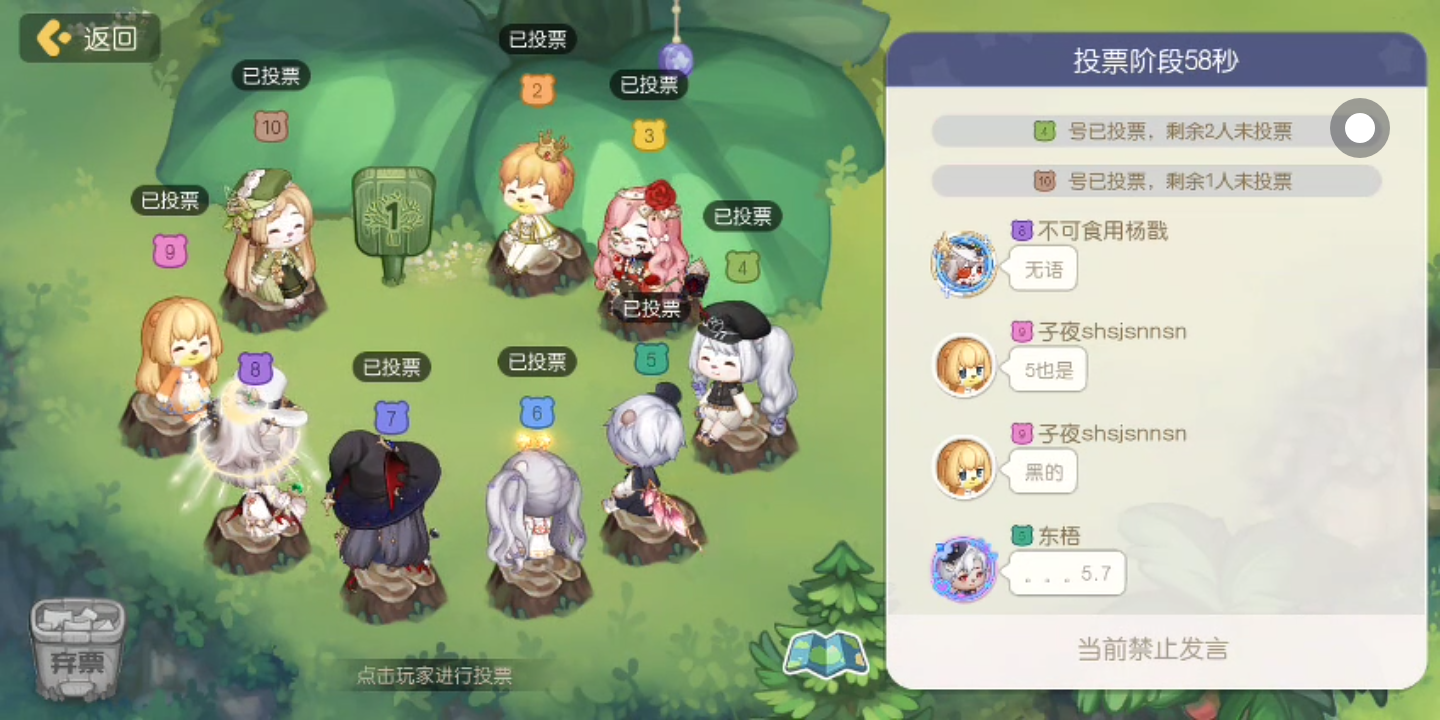The width and height of the screenshot is (1440, 720).
Task: Click the 无语 chat bubble
Action: [1042, 268]
